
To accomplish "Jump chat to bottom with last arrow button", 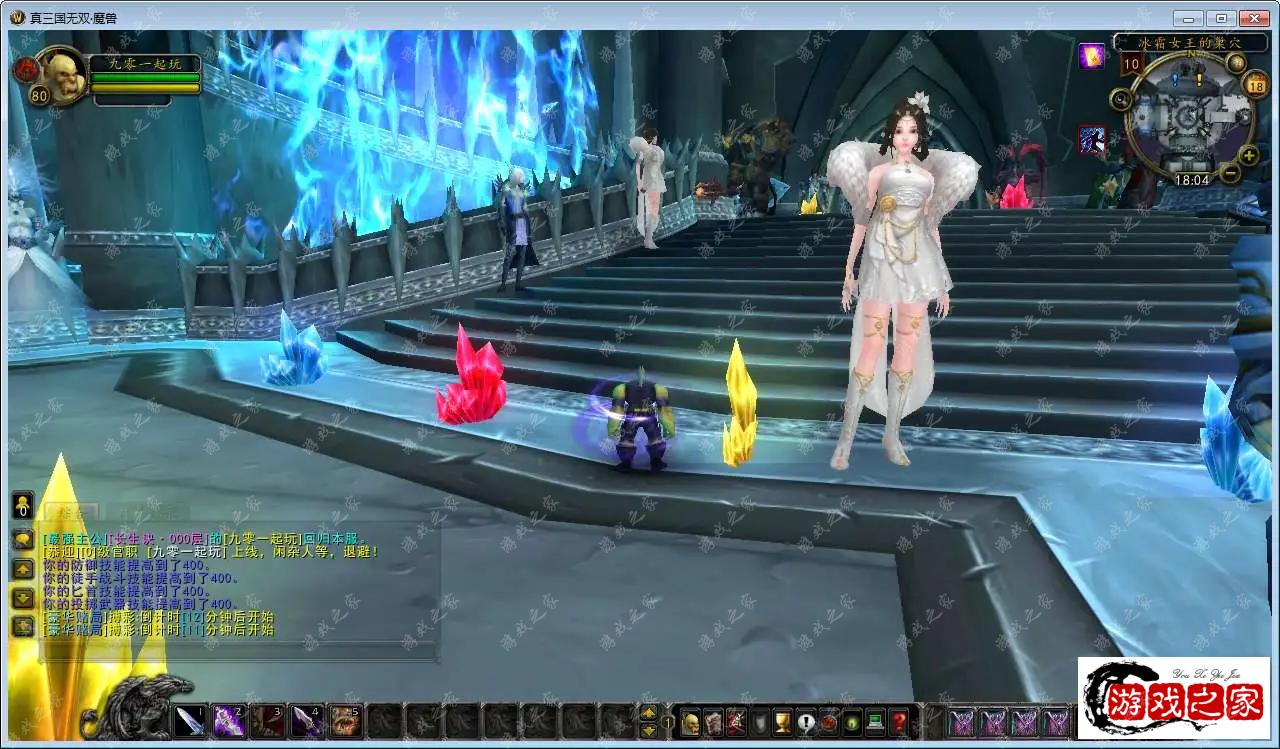I will 22,627.
